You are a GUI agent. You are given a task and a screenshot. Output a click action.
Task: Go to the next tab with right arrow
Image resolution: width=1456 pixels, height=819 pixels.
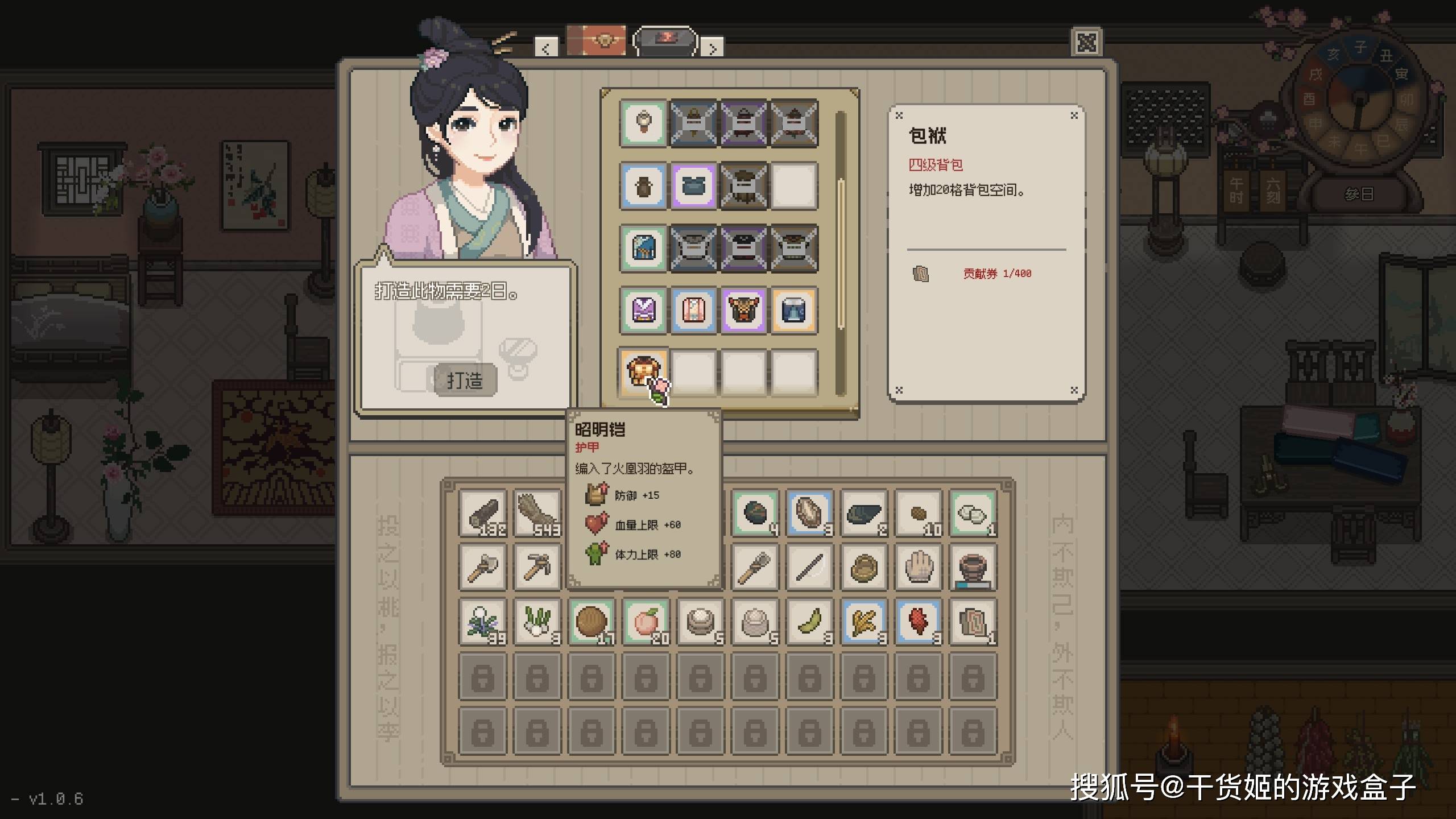point(712,48)
